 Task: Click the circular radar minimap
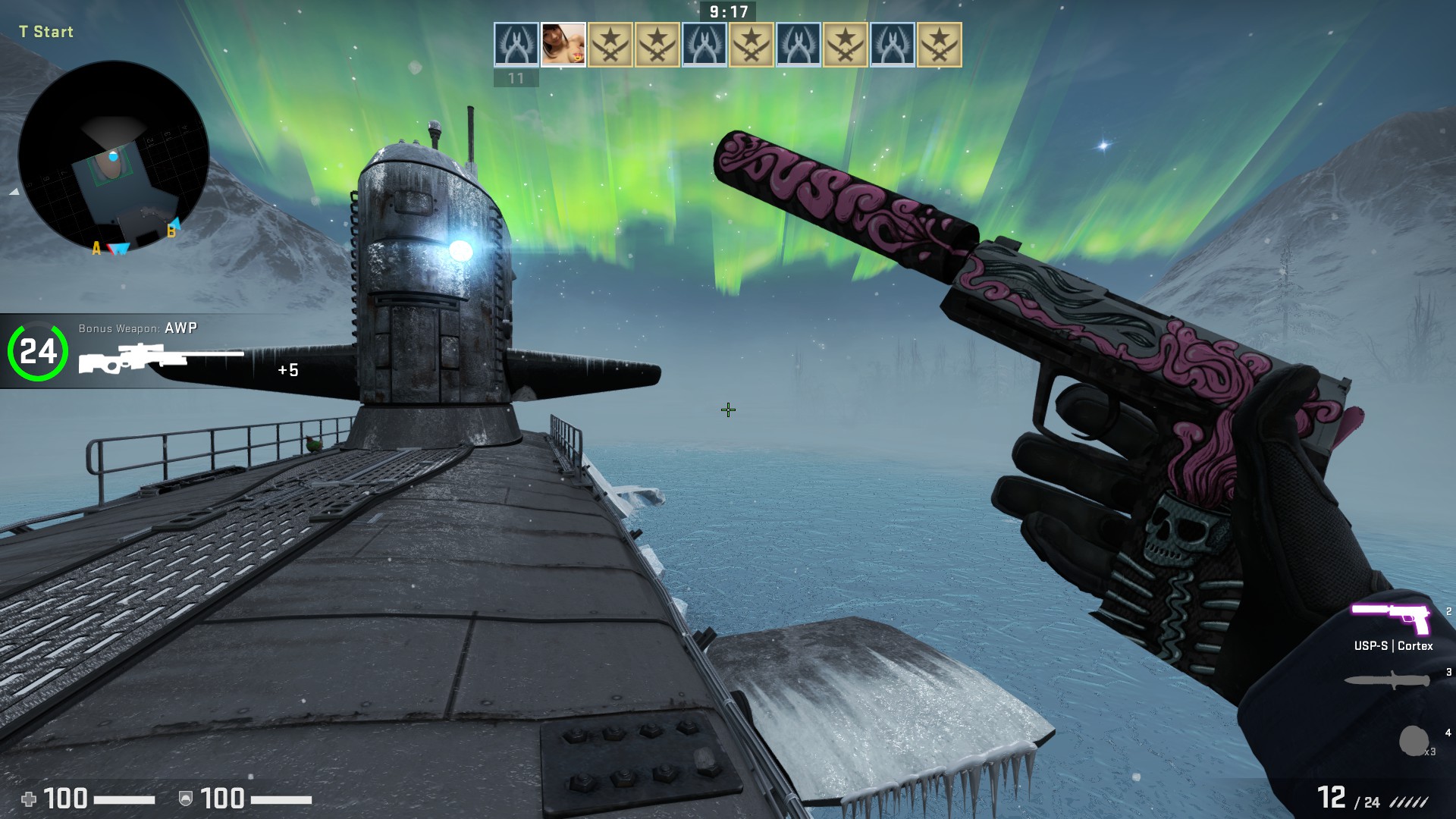click(114, 156)
